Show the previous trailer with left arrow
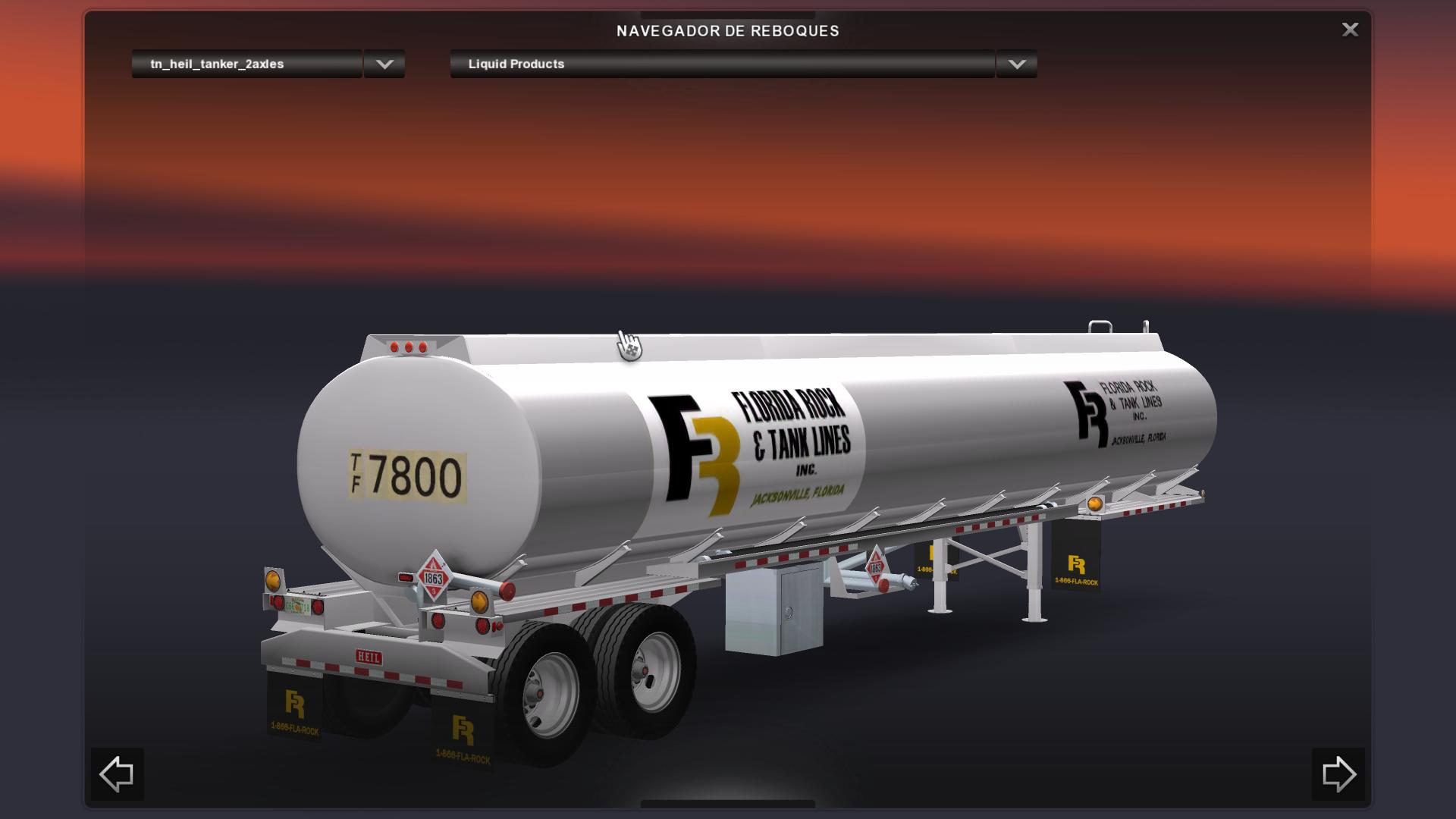 [117, 774]
